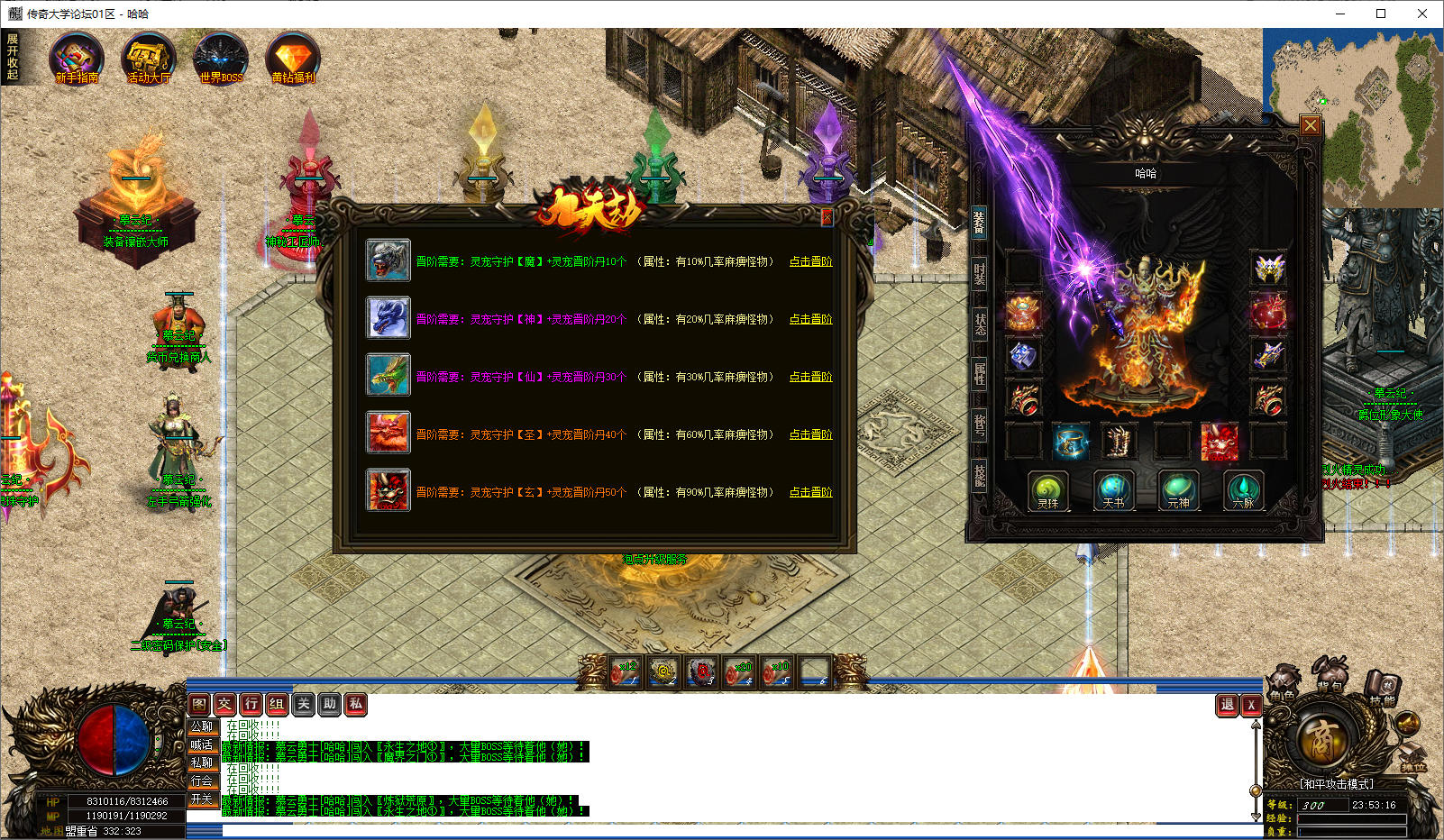Select the 公聊 public chat channel

(x=202, y=726)
